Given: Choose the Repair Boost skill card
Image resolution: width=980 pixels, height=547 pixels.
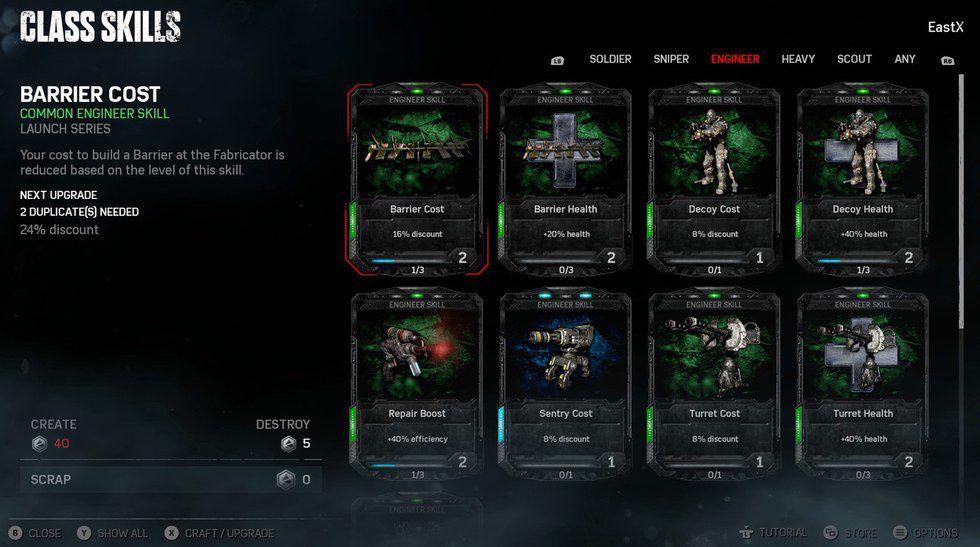Looking at the screenshot, I should tap(417, 385).
